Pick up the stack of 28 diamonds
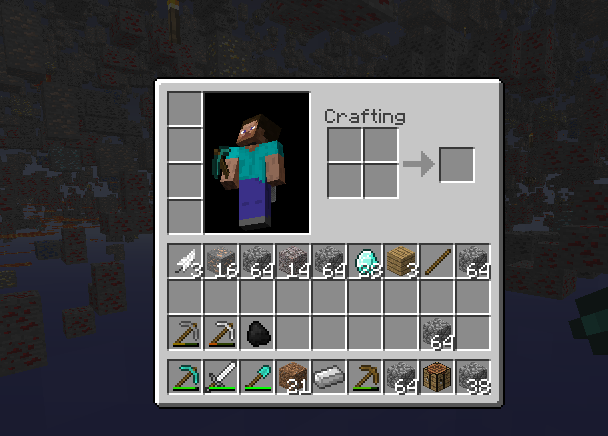Image resolution: width=608 pixels, height=436 pixels. [365, 261]
